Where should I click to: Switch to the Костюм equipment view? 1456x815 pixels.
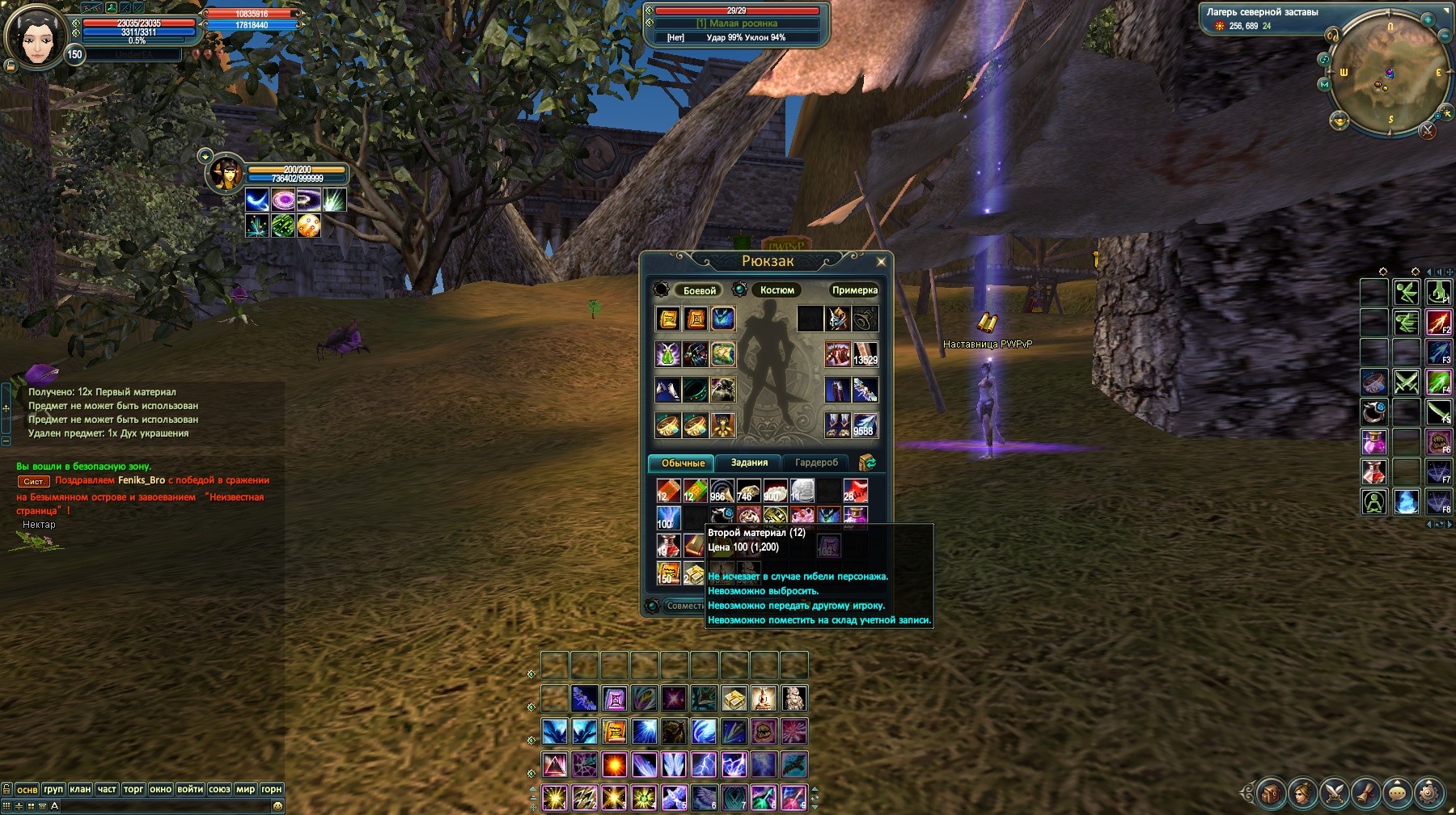pos(777,290)
